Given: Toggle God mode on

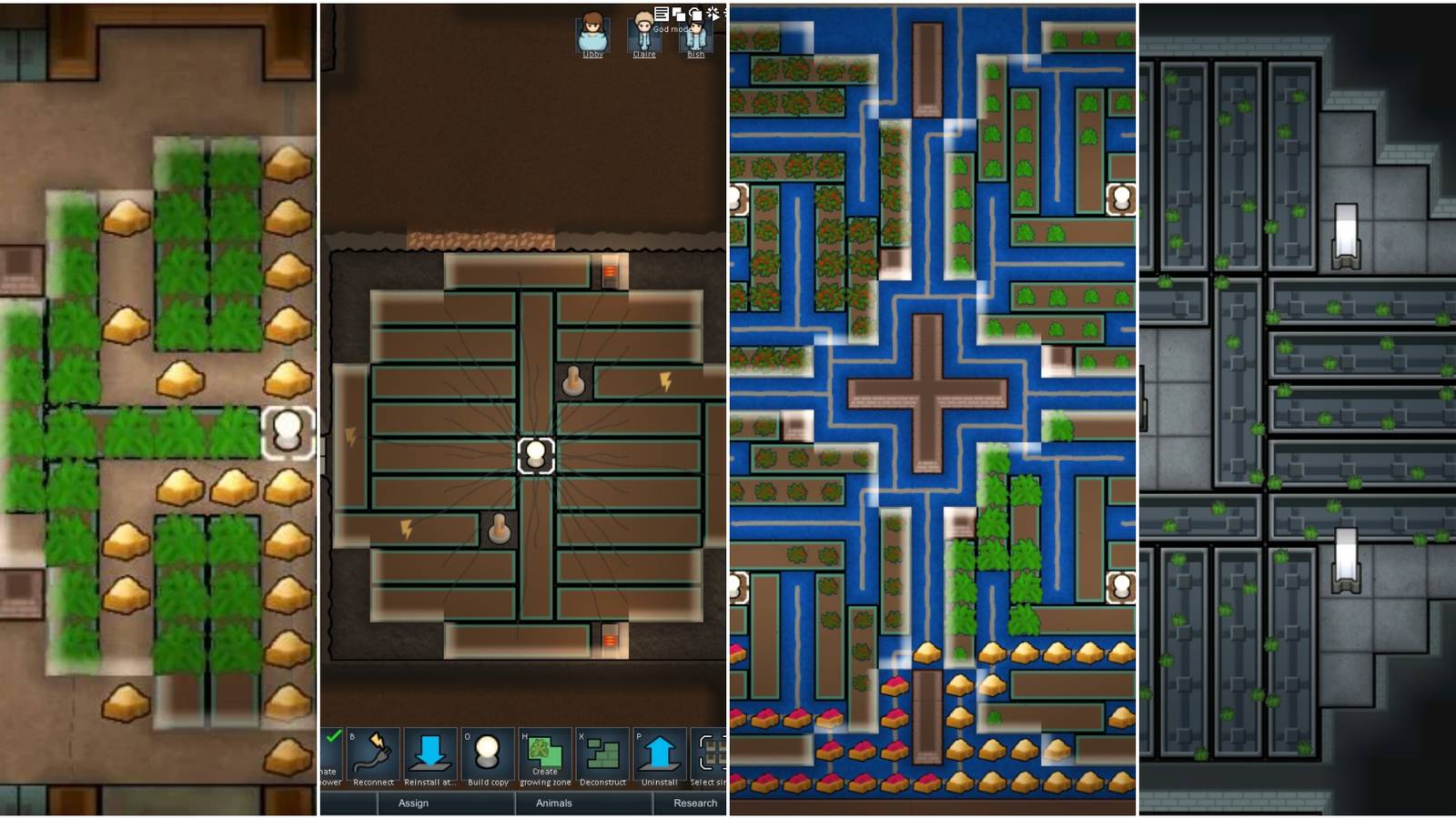Looking at the screenshot, I should [714, 14].
